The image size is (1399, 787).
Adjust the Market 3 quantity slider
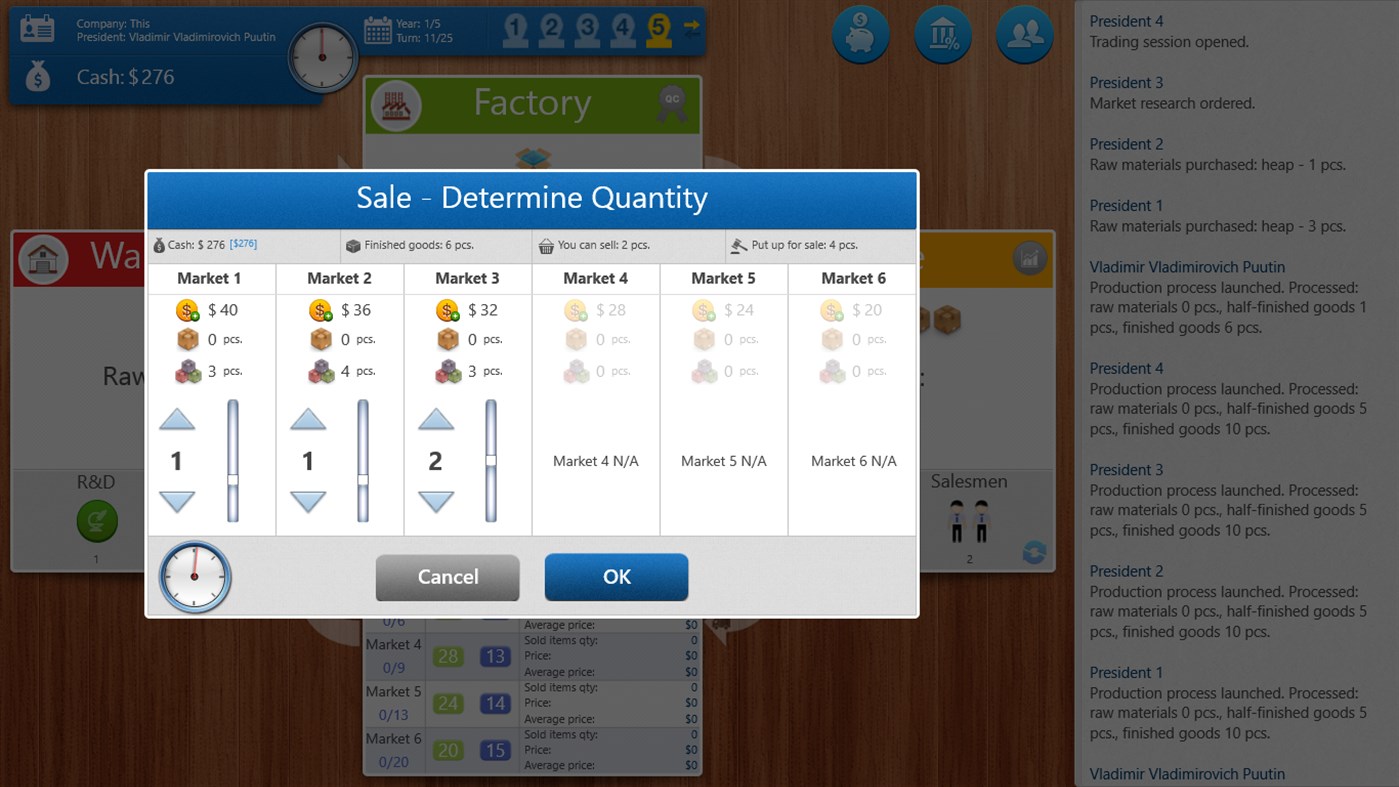click(492, 459)
